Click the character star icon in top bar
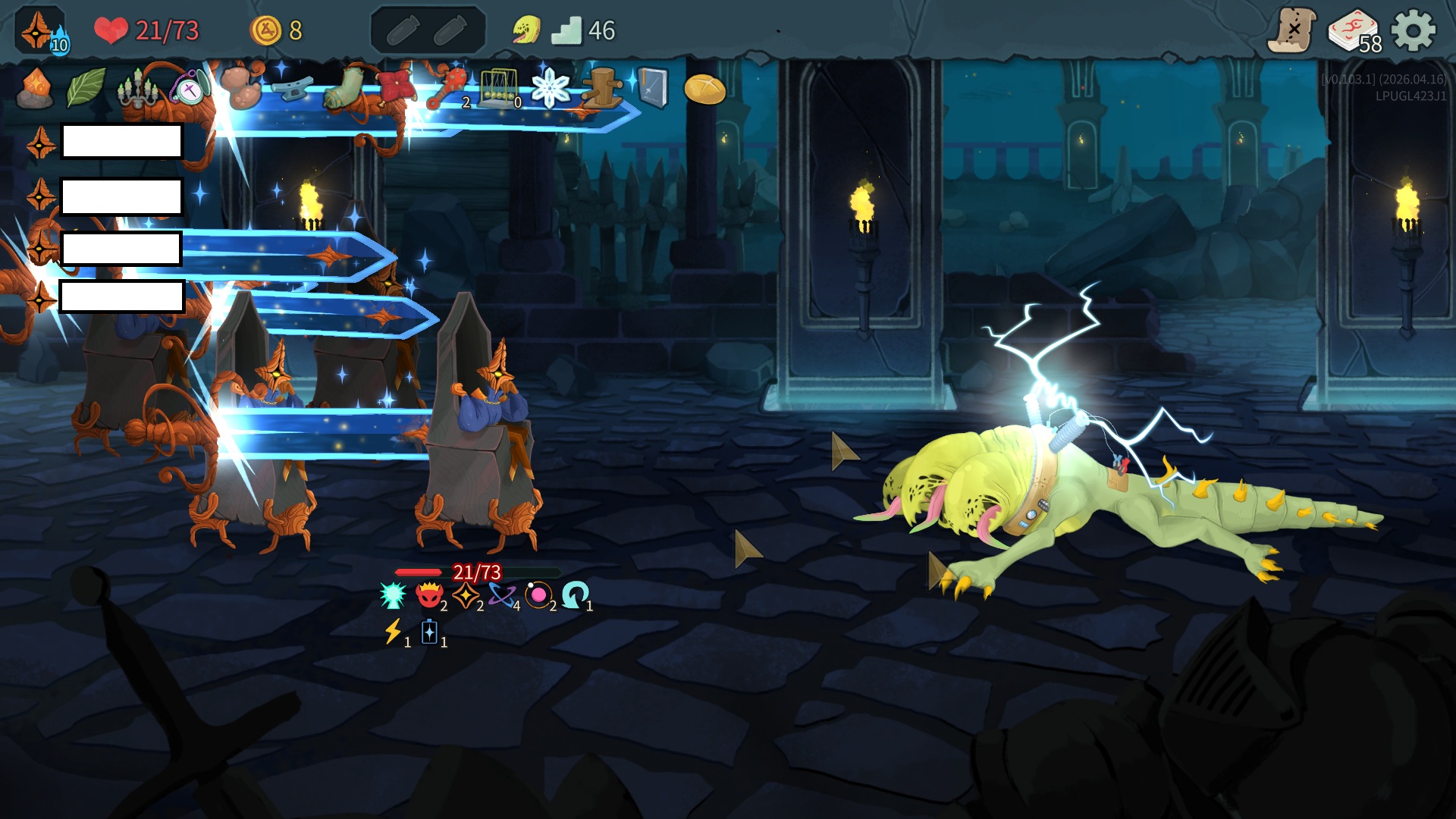This screenshot has height=819, width=1456. point(38,30)
